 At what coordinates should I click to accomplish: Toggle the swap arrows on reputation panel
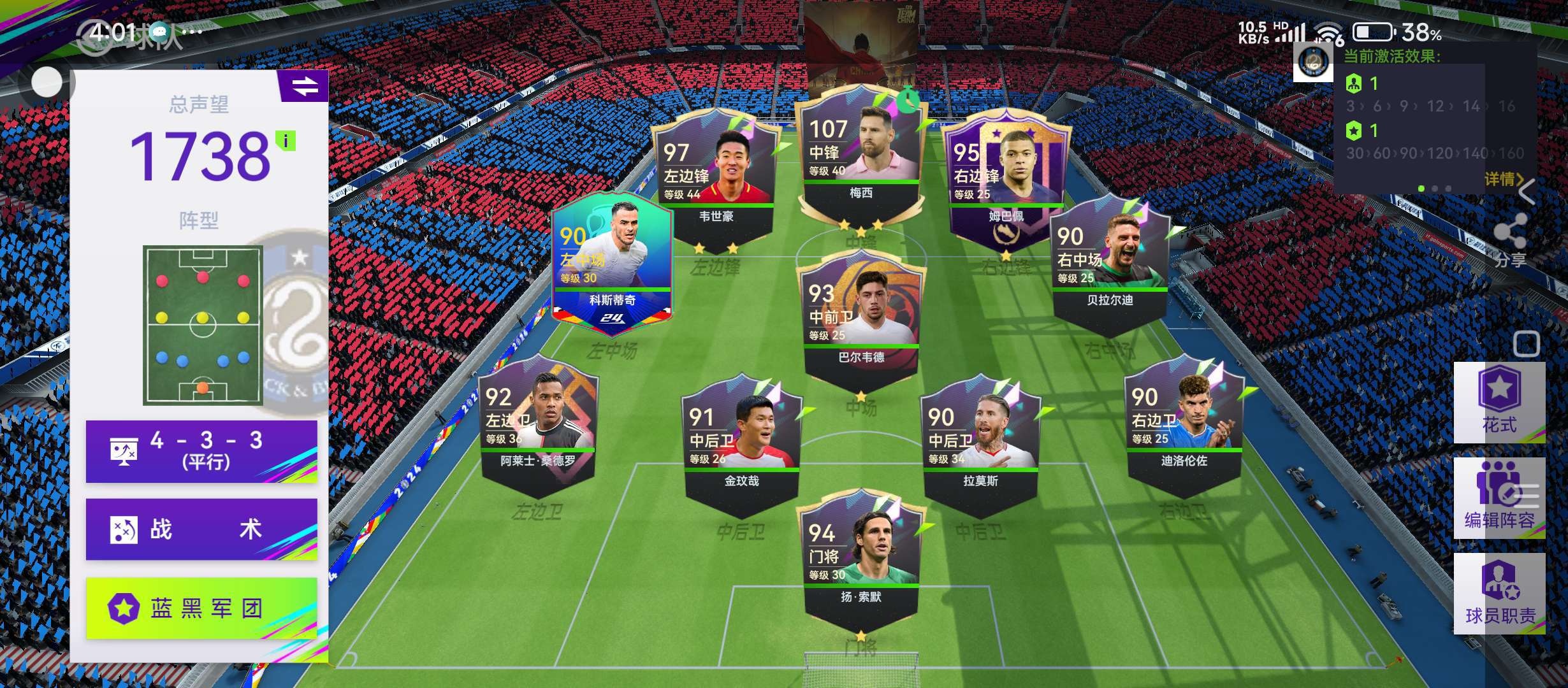[x=304, y=86]
